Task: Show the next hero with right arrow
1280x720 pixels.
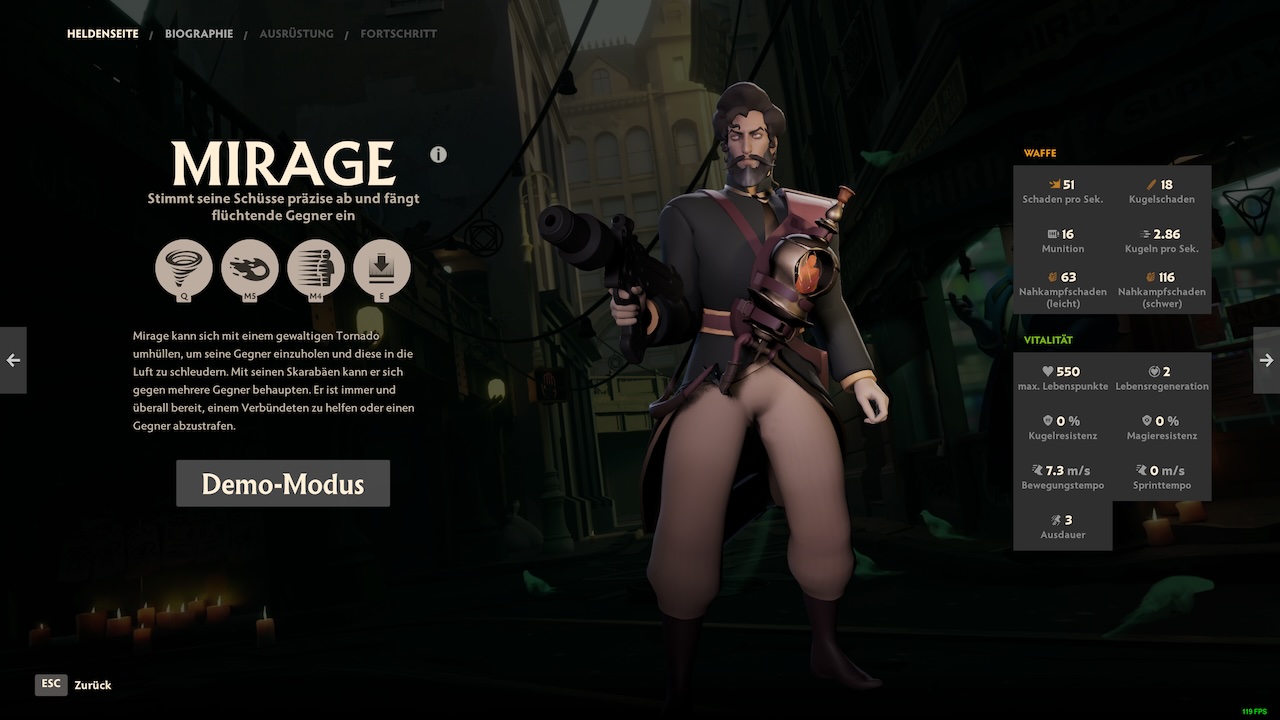Action: [1266, 360]
